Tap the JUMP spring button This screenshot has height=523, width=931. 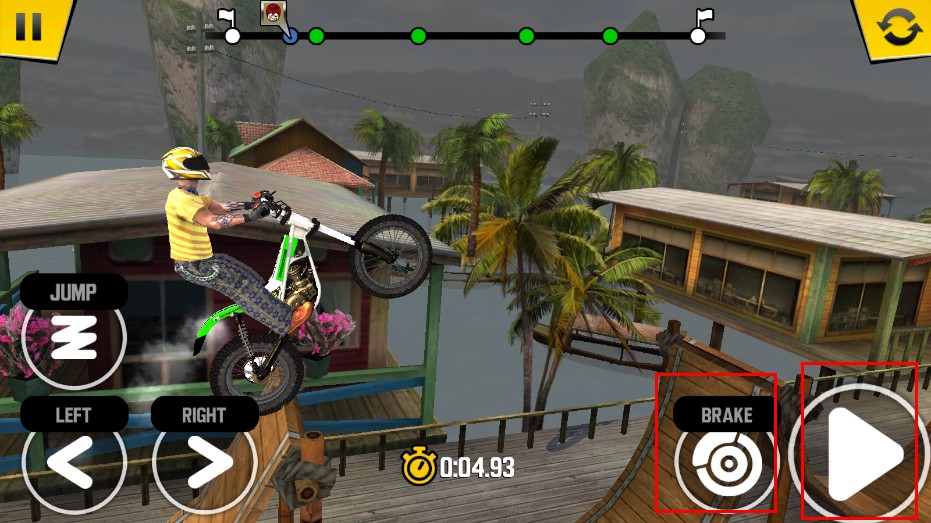pyautogui.click(x=73, y=337)
